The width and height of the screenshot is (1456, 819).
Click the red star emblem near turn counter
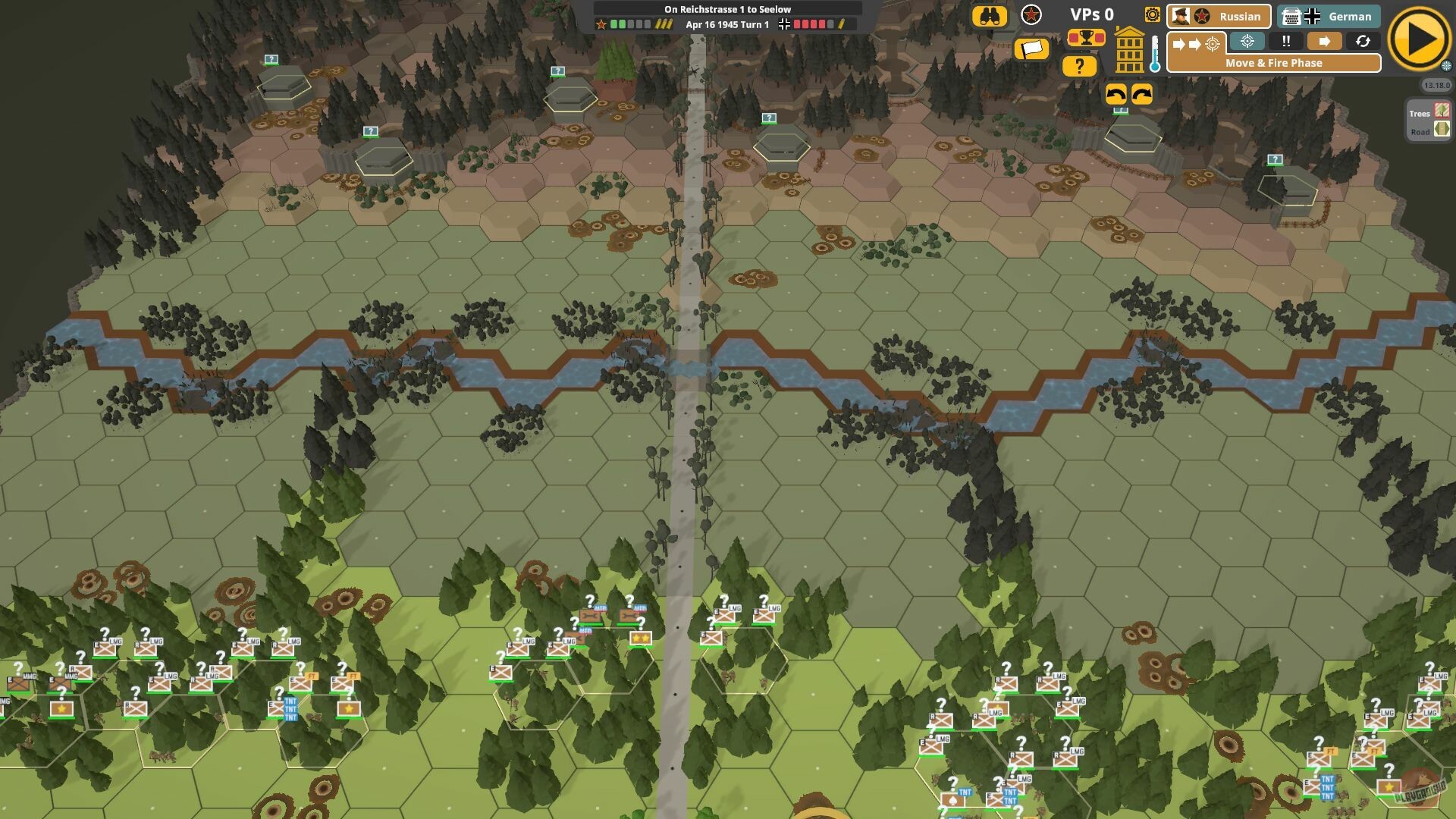(x=1031, y=14)
